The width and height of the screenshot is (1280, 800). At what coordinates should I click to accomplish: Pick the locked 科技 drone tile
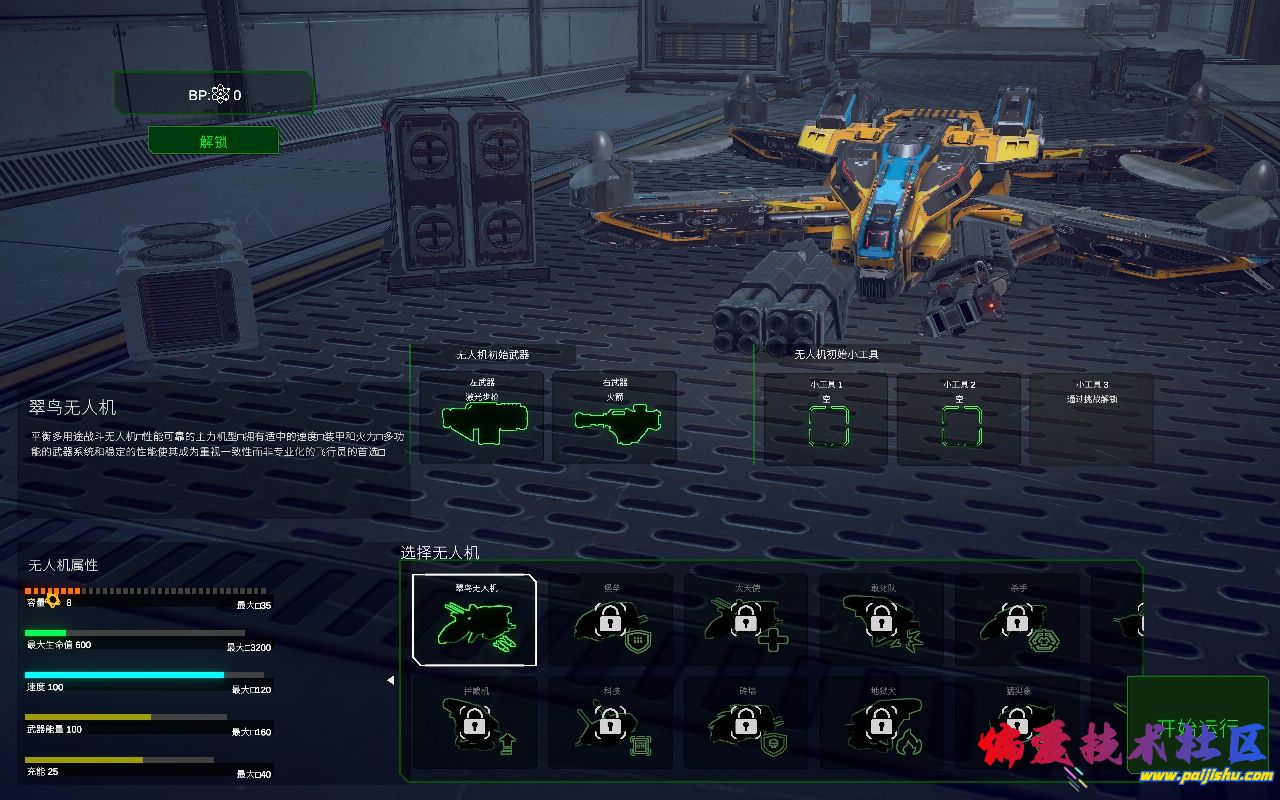610,723
